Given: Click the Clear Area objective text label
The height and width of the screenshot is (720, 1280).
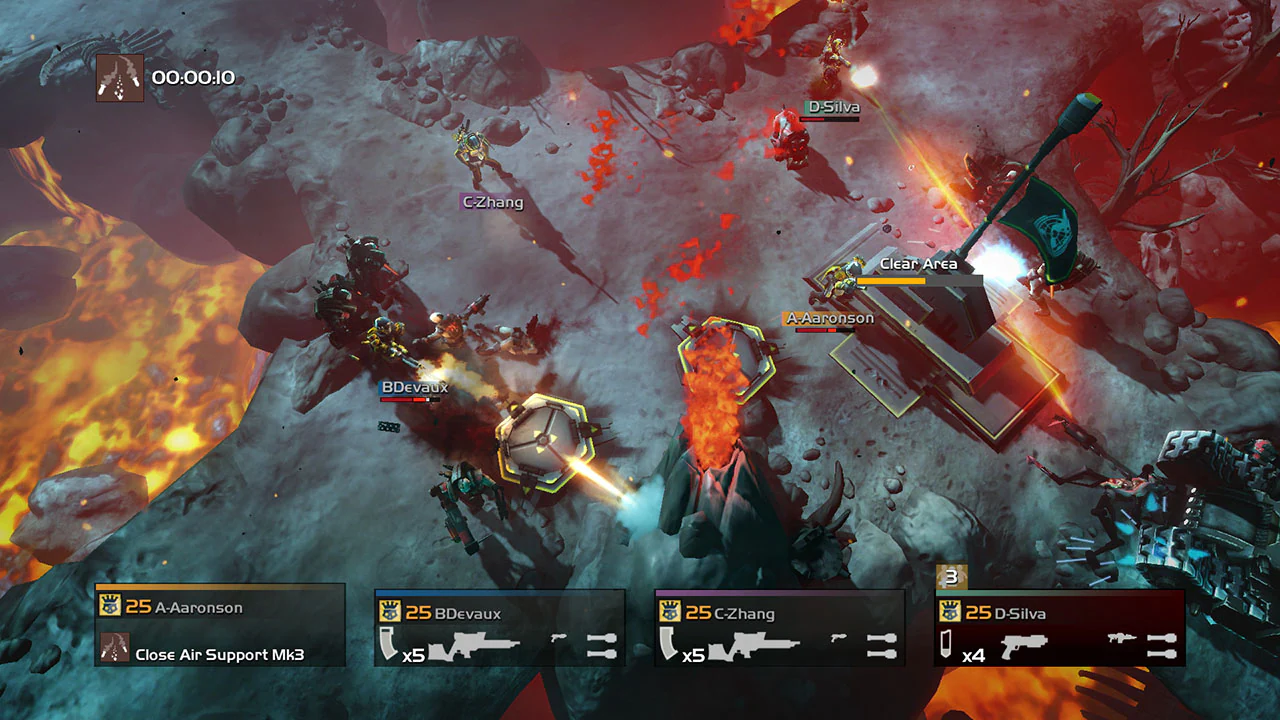Looking at the screenshot, I should point(918,263).
